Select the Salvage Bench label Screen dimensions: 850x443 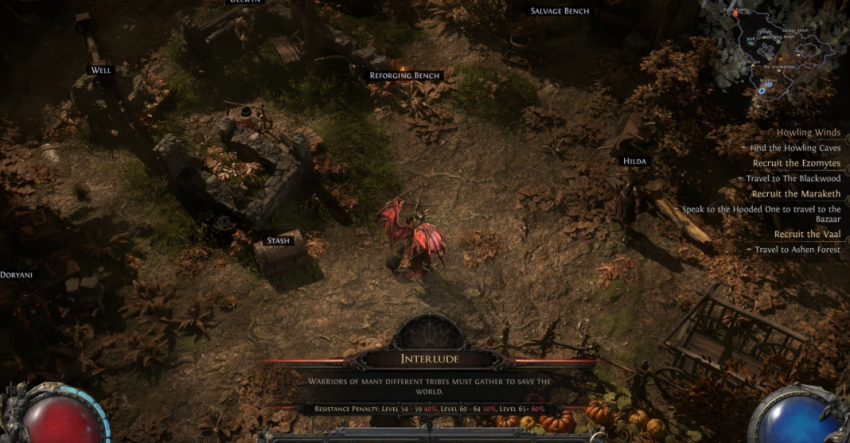pos(560,11)
